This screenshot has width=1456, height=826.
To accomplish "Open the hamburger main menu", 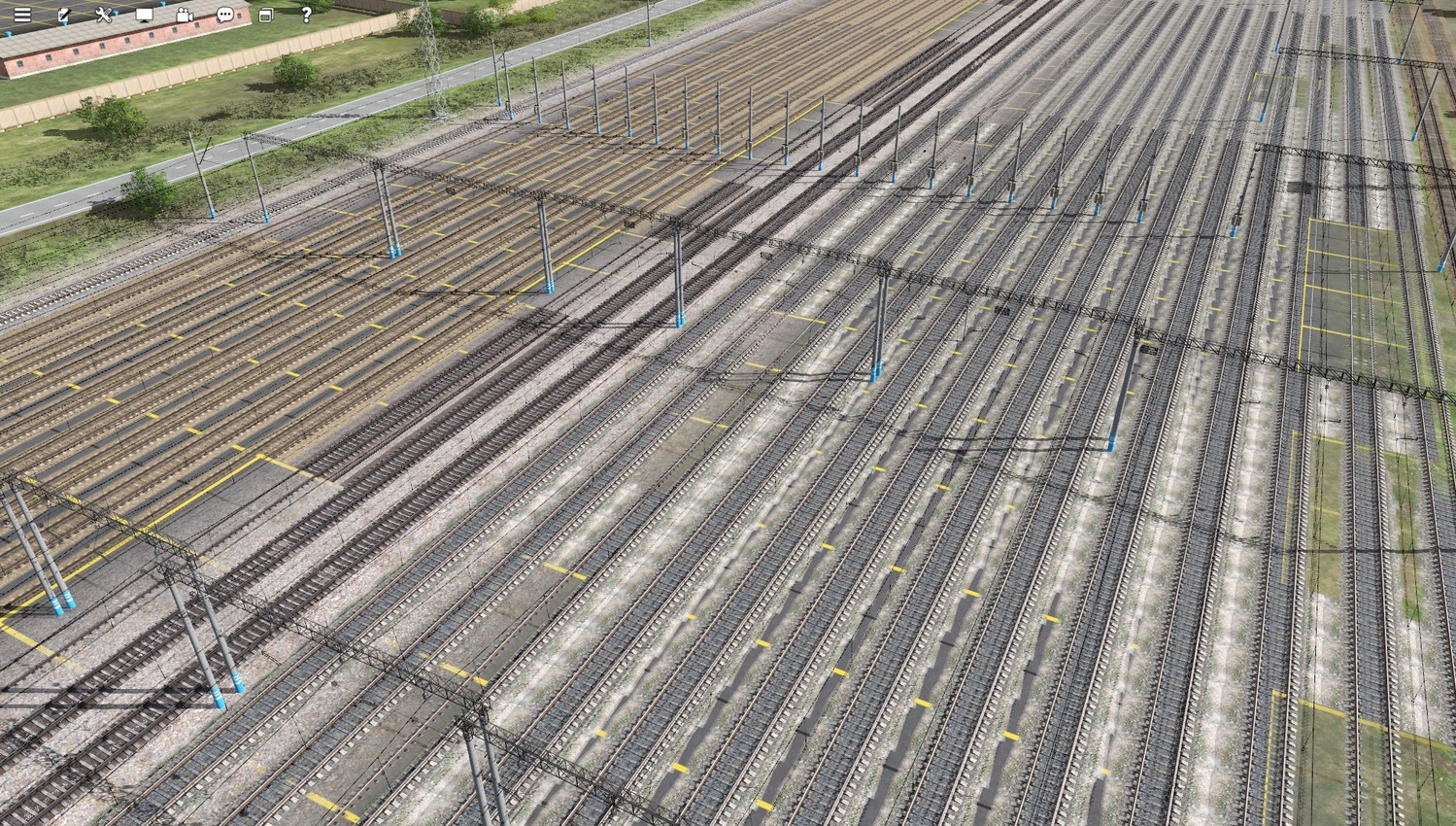I will click(x=22, y=15).
